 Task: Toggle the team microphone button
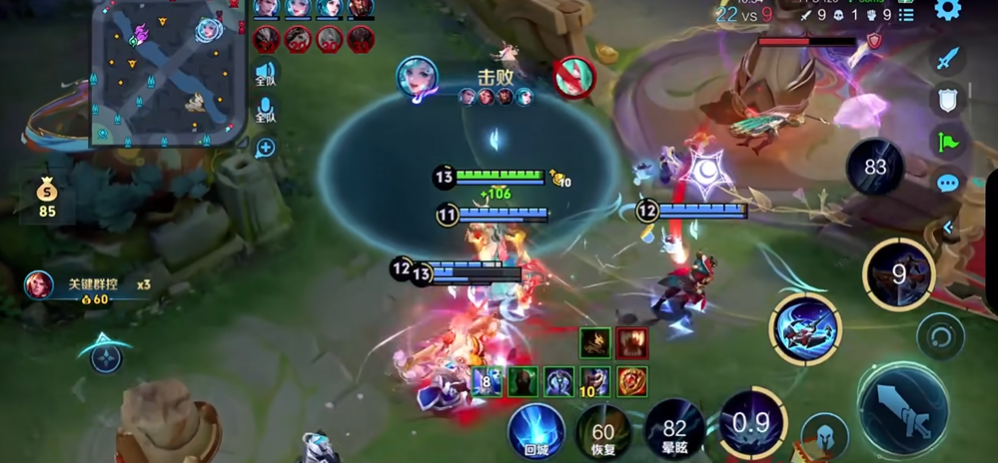[x=265, y=110]
